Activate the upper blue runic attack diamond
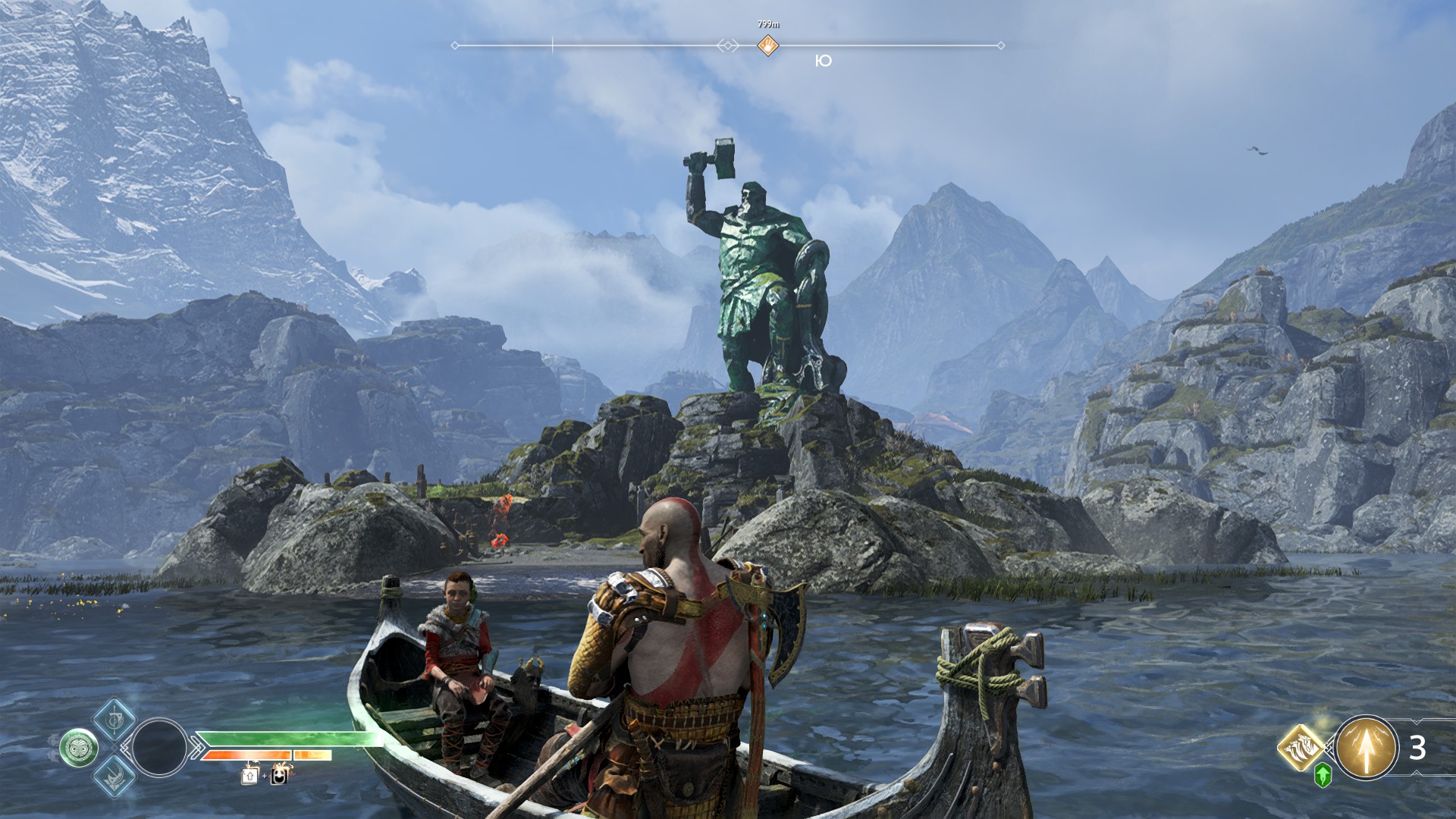The width and height of the screenshot is (1456, 819). 114,719
